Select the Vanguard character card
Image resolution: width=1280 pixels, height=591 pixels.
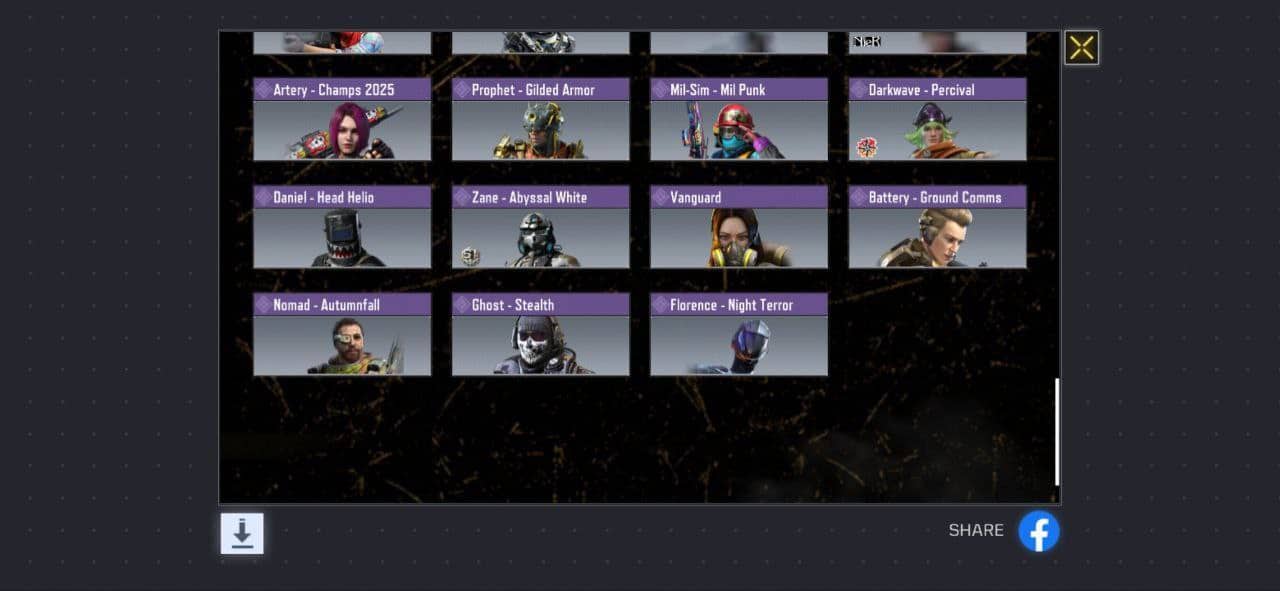pos(739,227)
